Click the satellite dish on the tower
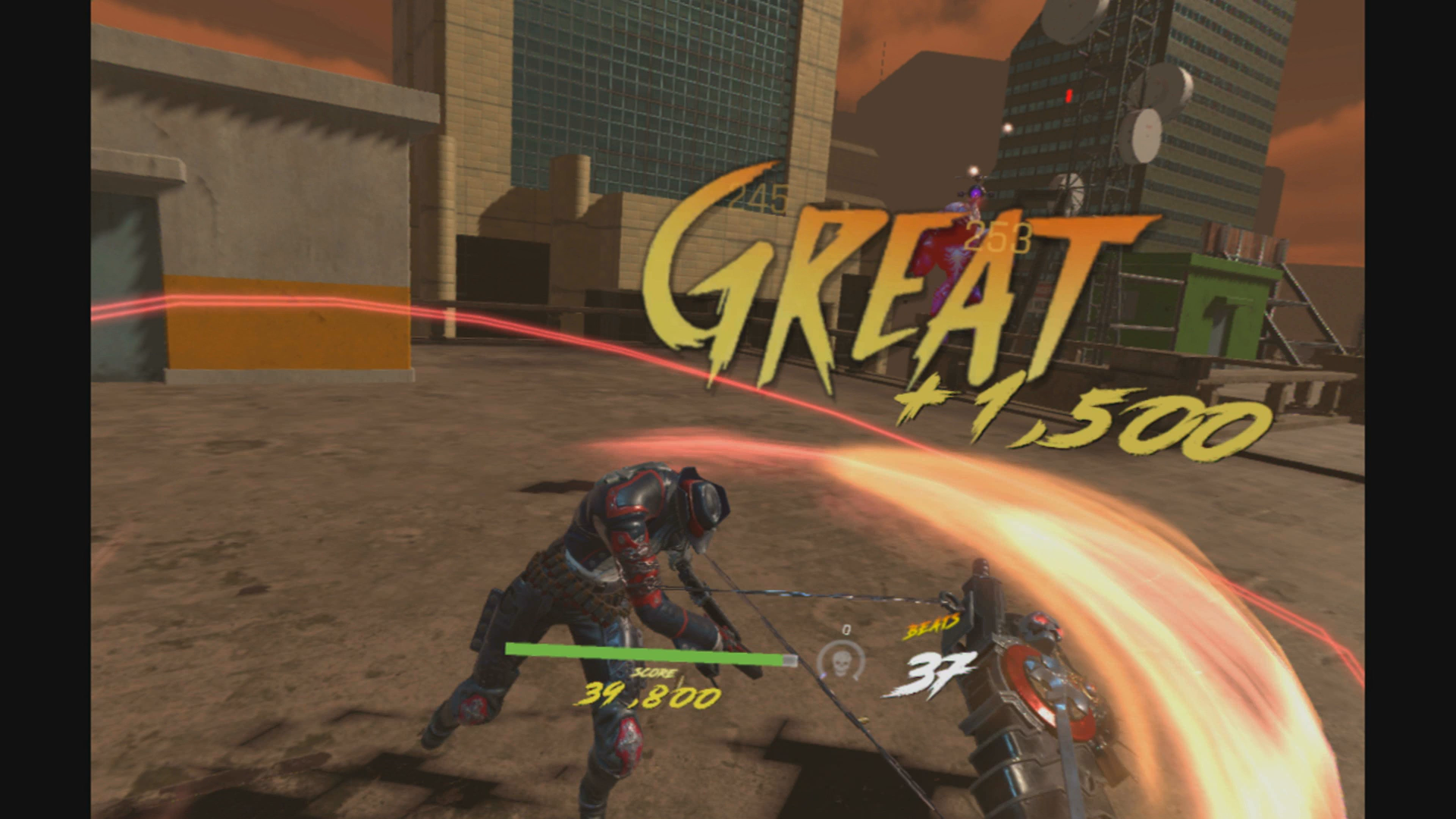Screen dimensions: 1456x819 pyautogui.click(x=1147, y=137)
